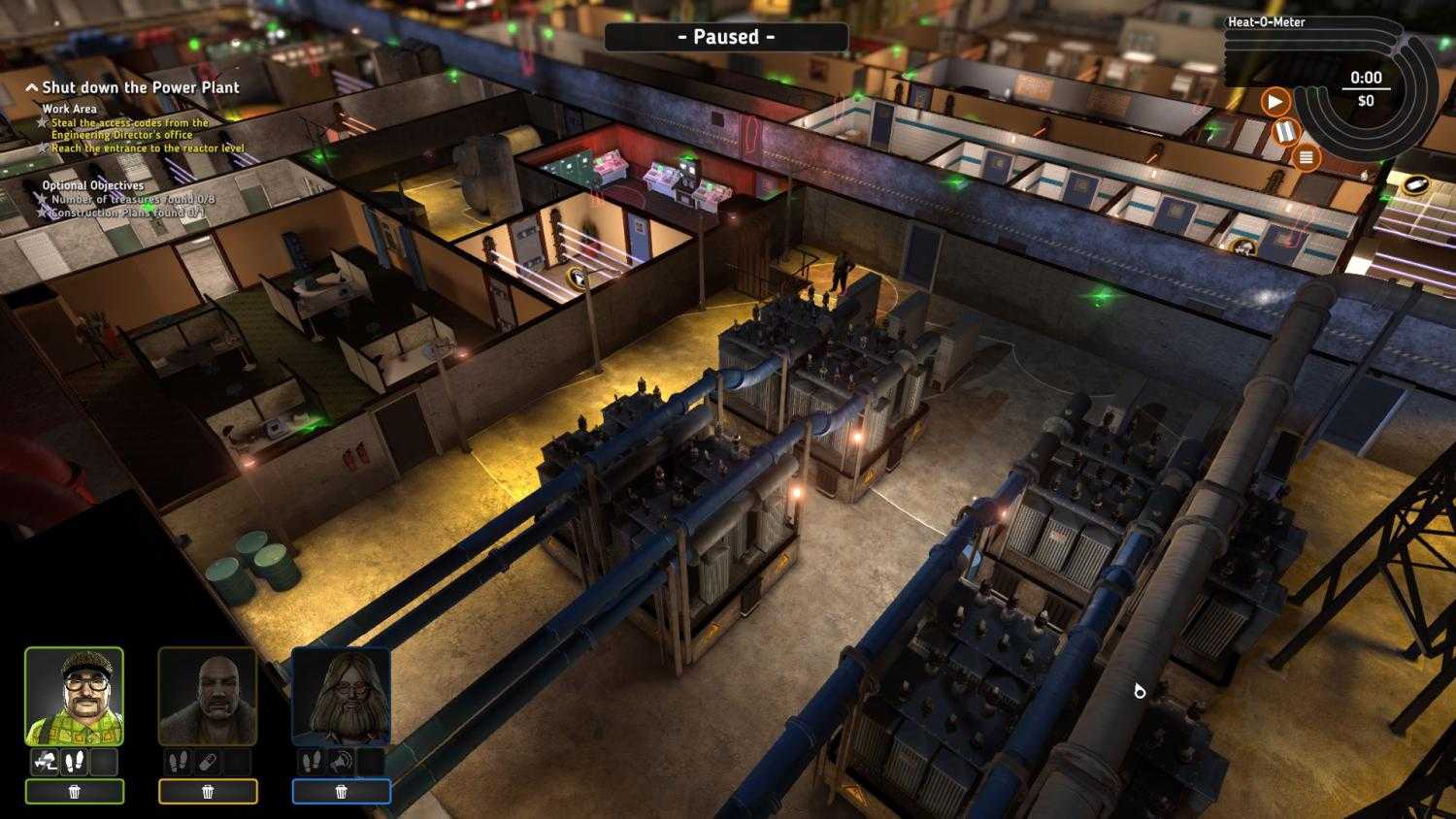Click the Paused banner at top center
This screenshot has width=1456, height=819.
(726, 37)
